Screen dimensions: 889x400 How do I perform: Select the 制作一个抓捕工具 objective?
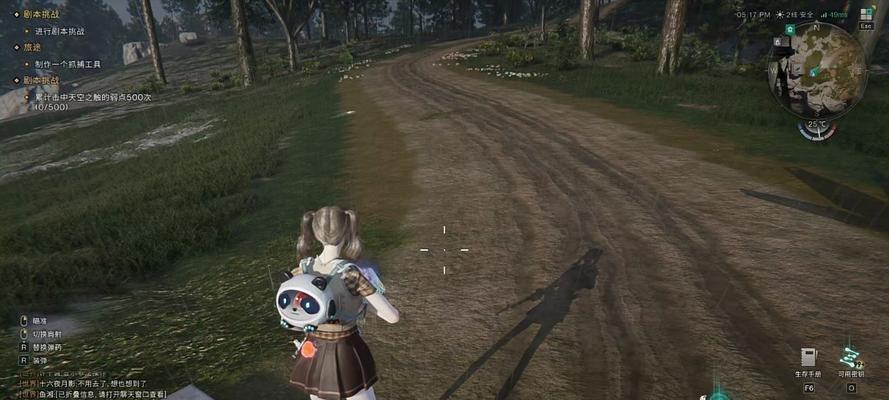click(x=68, y=63)
